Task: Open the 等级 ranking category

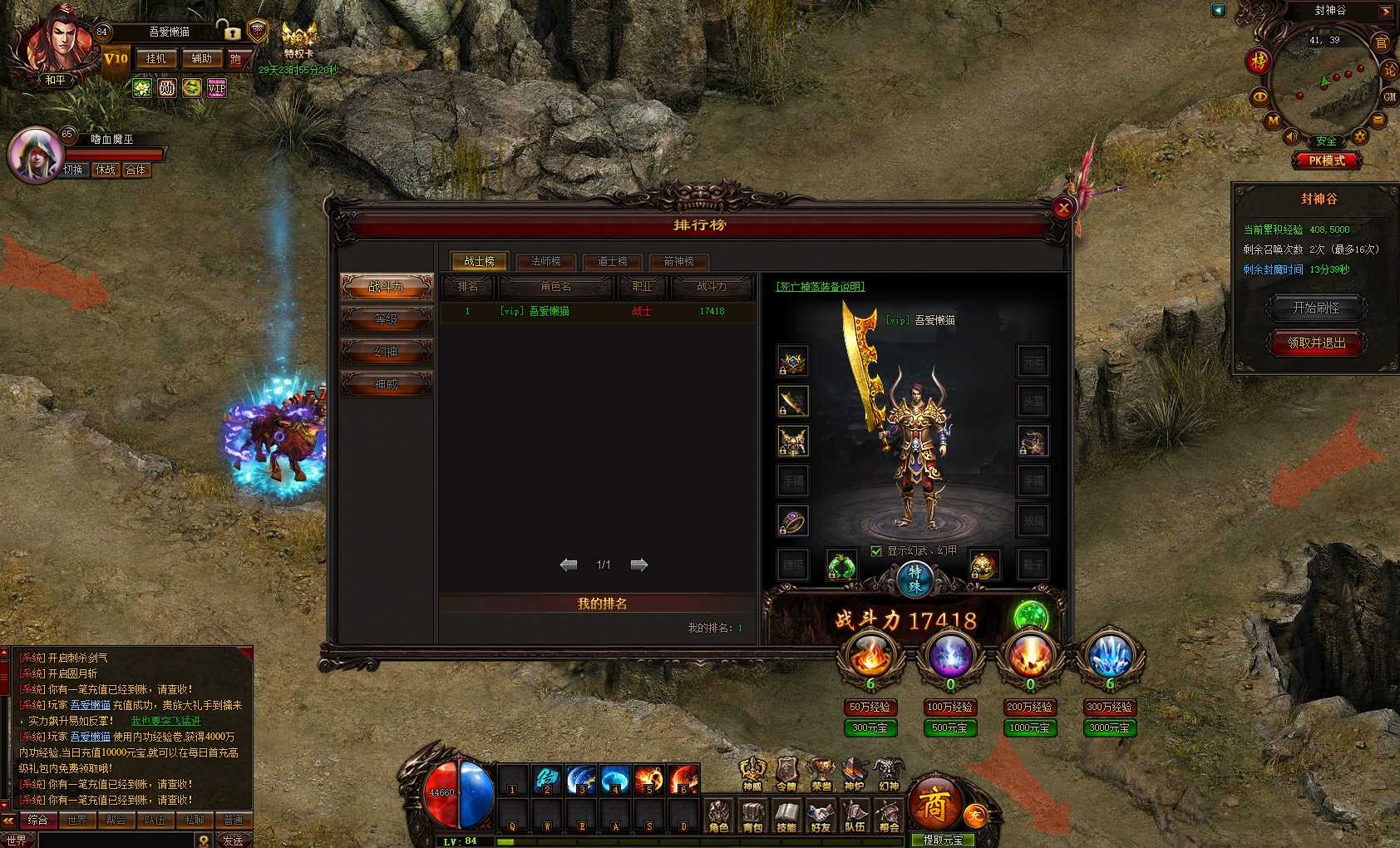Action: pos(387,319)
